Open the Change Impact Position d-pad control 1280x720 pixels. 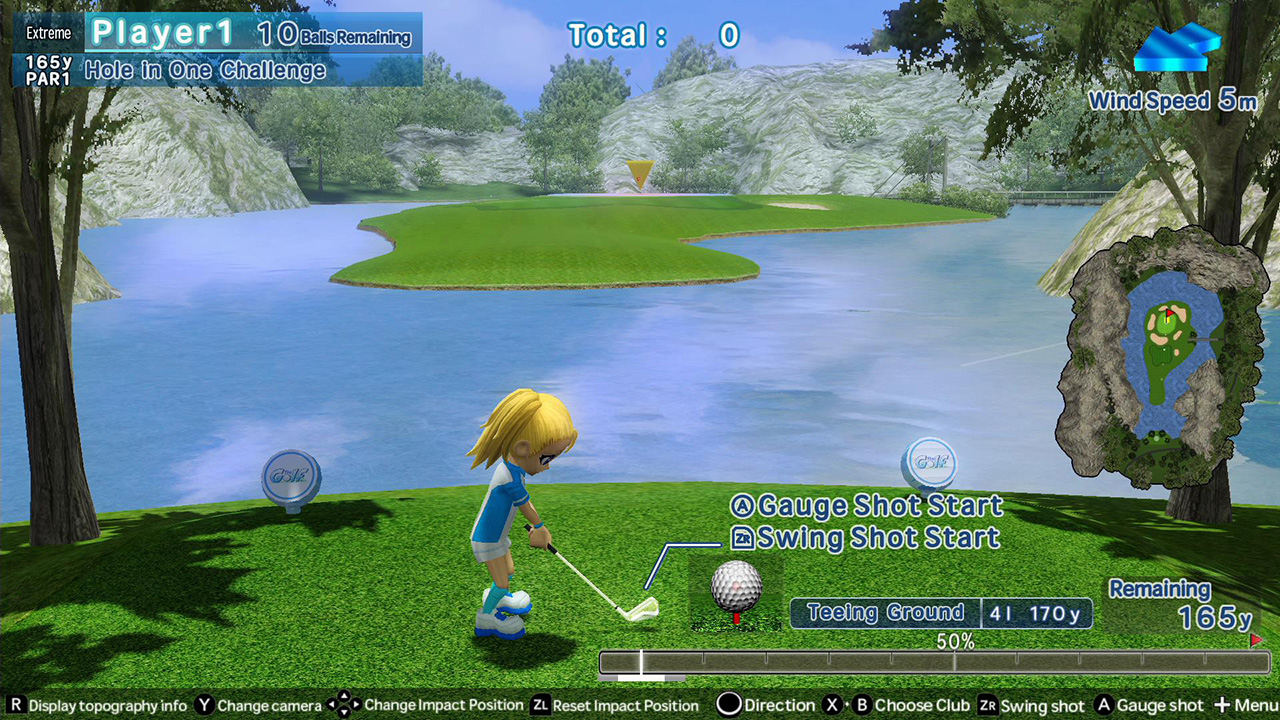click(345, 705)
